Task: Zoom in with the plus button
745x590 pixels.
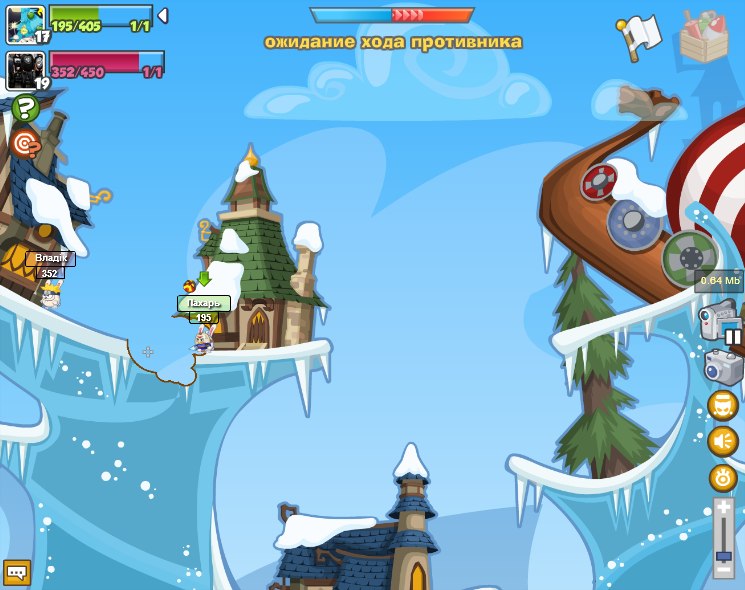Action: coord(723,508)
